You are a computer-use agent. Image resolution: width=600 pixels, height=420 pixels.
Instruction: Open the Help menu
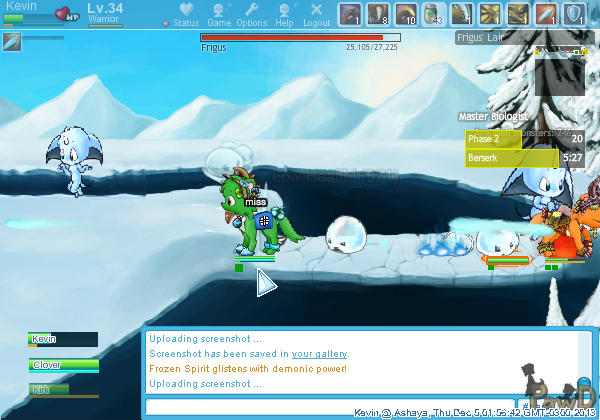tap(284, 14)
